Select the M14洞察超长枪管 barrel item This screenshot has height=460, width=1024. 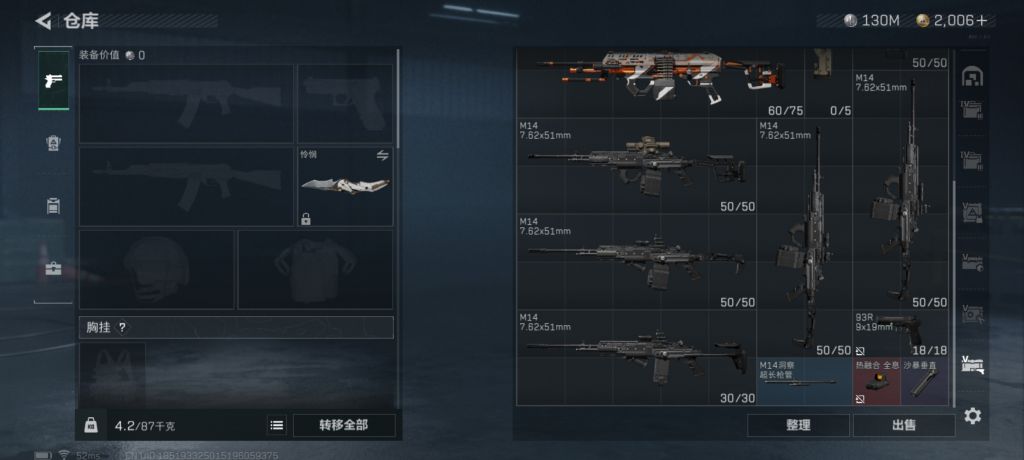tap(803, 382)
